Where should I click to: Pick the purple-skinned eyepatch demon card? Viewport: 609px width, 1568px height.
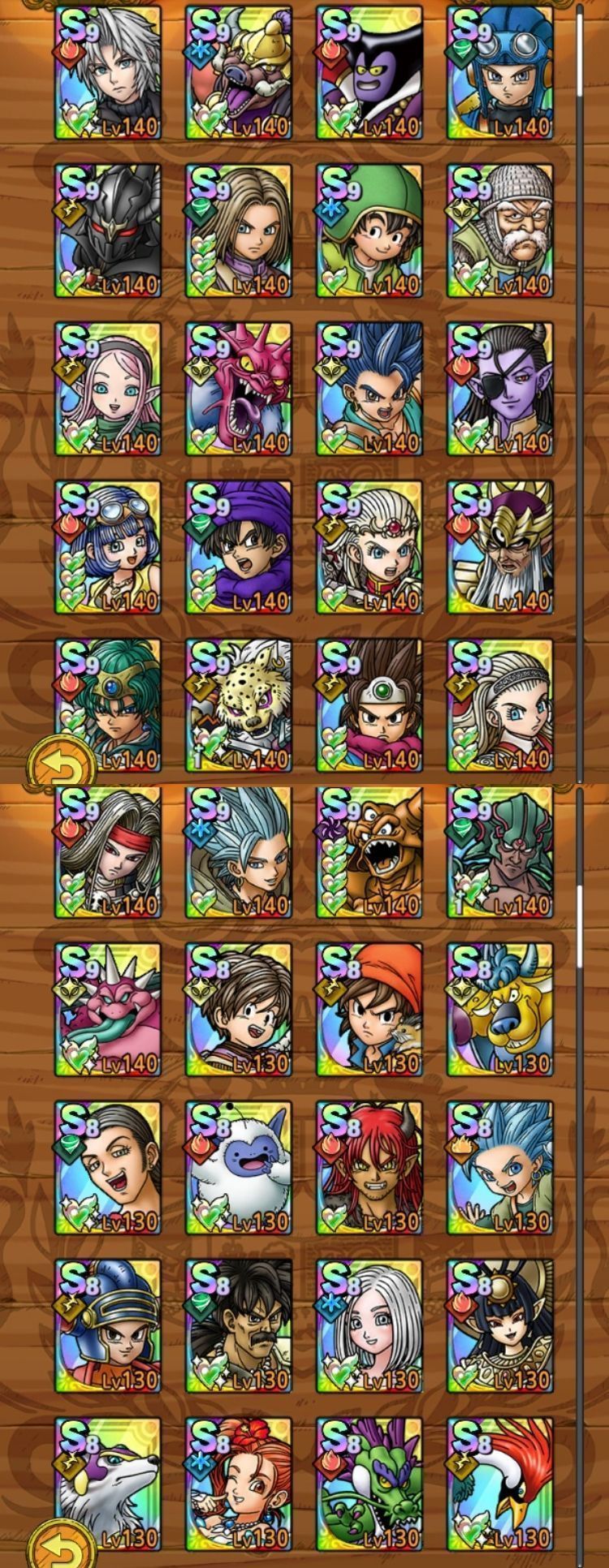500,390
